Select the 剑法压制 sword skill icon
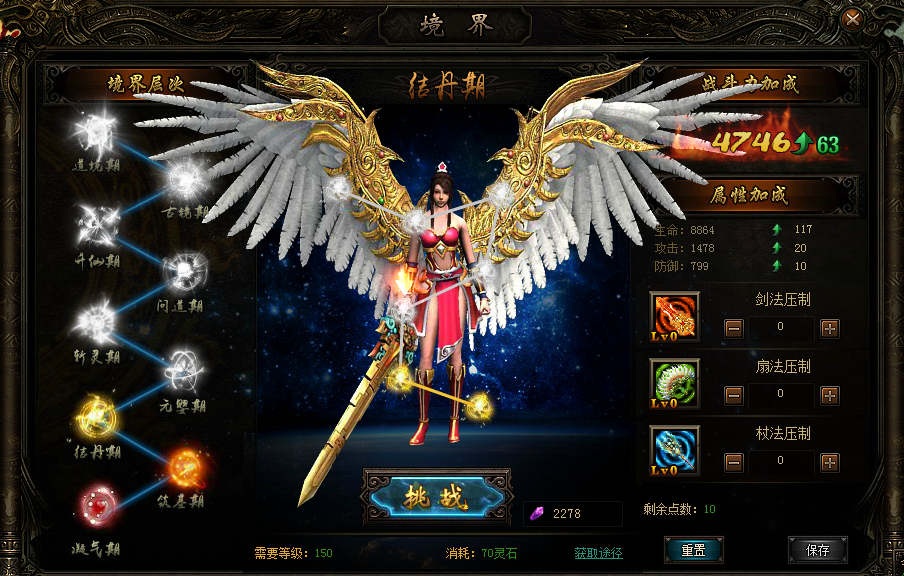 pos(675,317)
